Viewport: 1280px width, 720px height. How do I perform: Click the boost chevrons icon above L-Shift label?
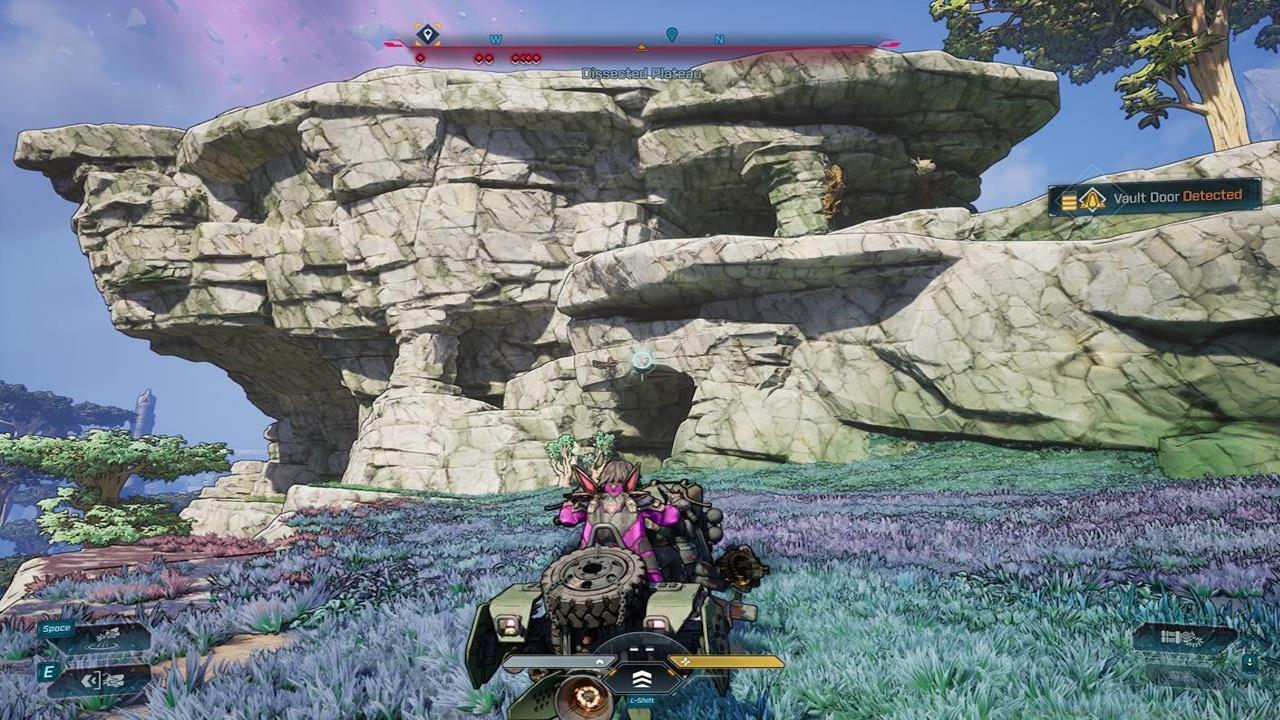pos(641,680)
